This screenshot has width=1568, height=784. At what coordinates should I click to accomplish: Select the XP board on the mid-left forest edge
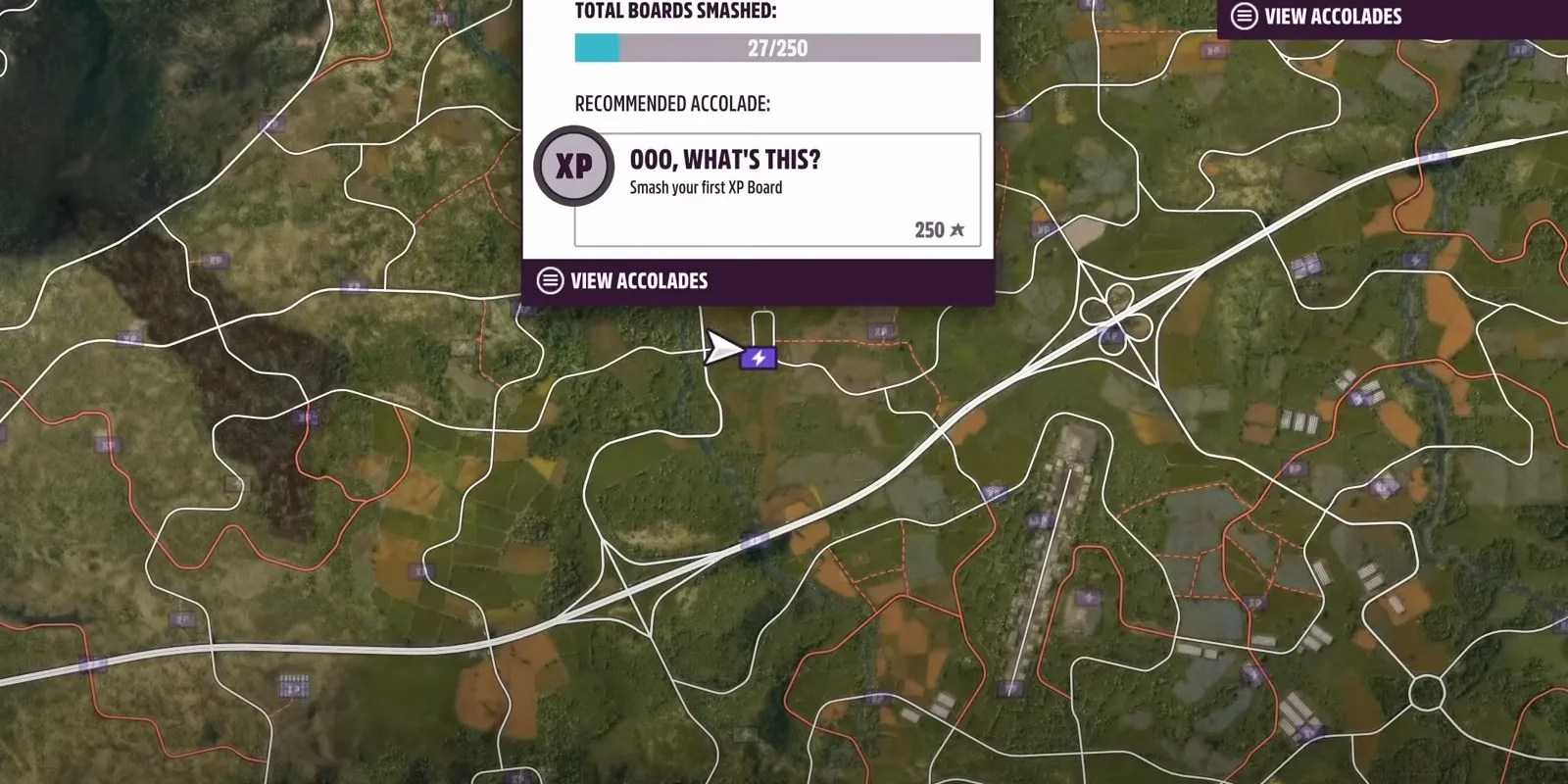click(x=131, y=337)
